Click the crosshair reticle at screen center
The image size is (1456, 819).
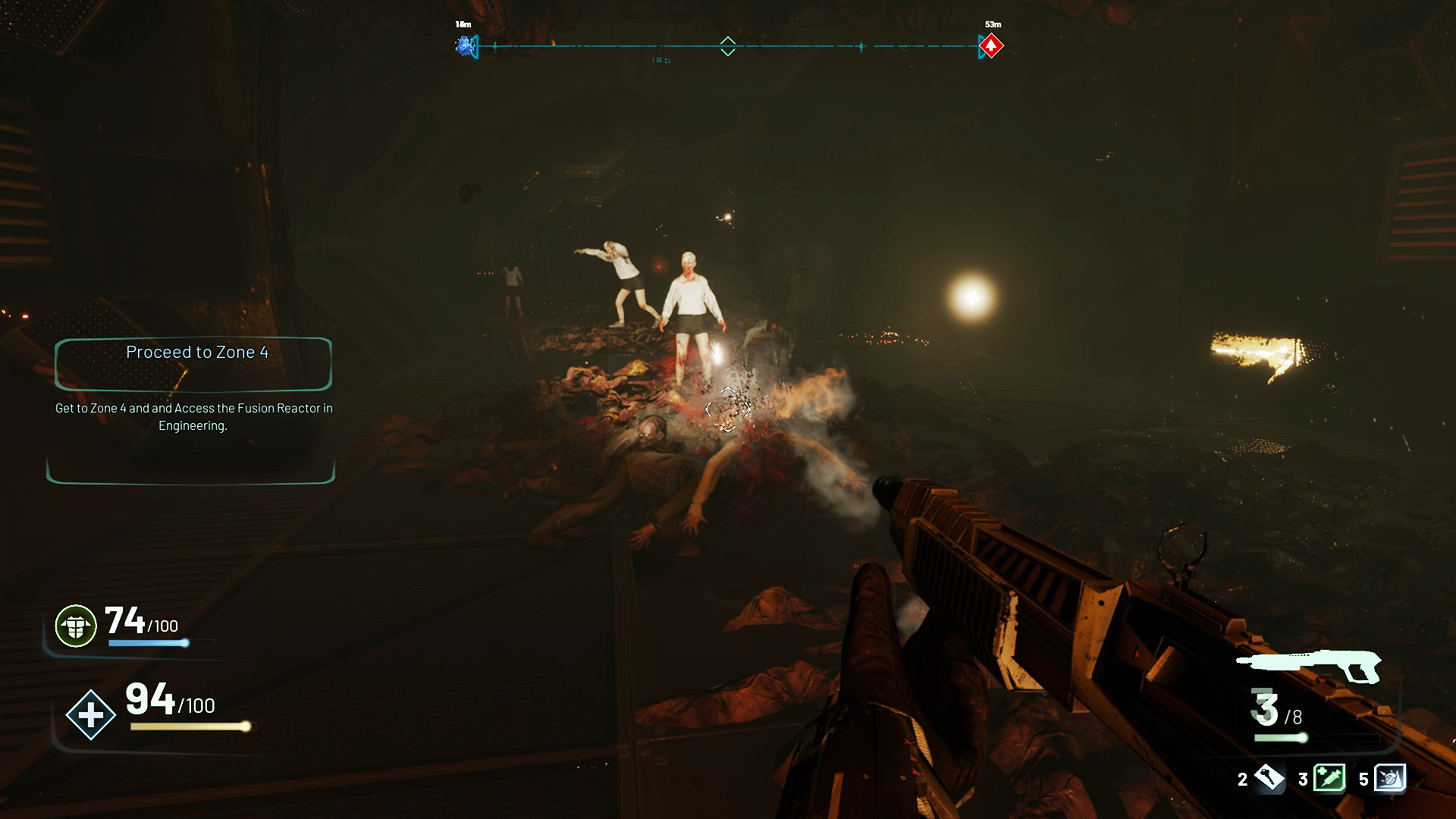click(x=728, y=409)
